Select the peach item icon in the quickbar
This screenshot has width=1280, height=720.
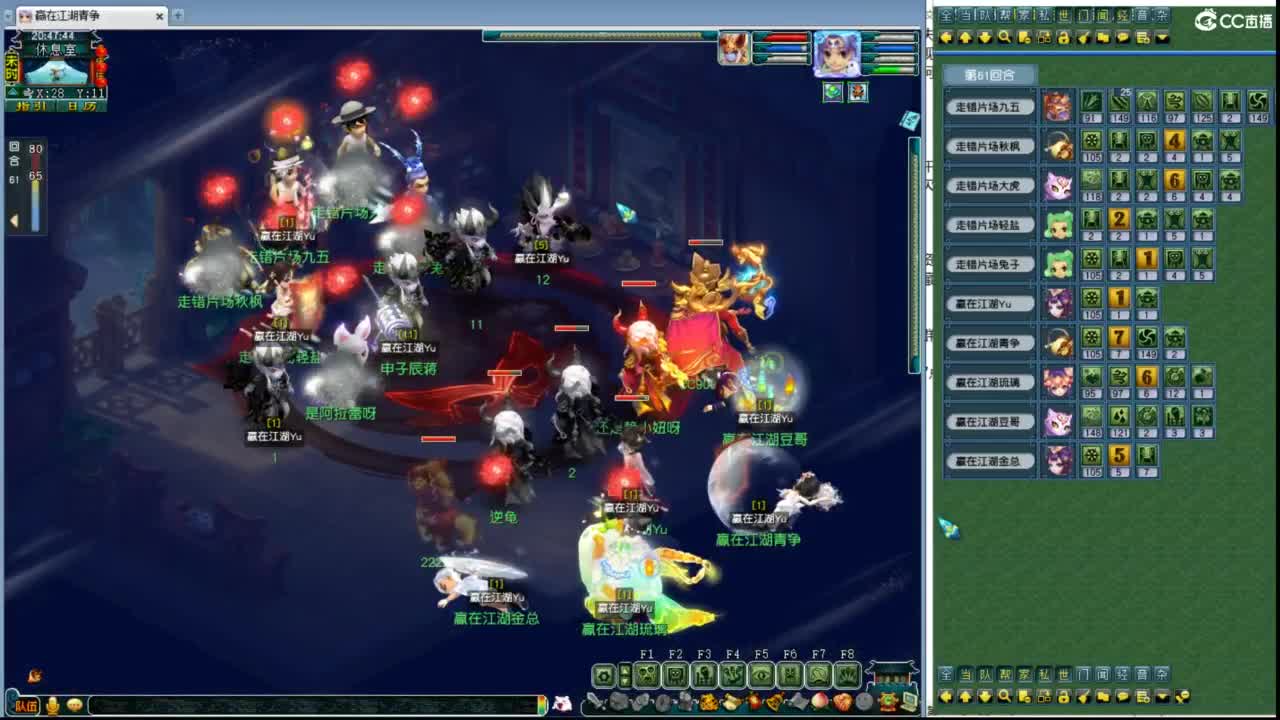coord(821,700)
